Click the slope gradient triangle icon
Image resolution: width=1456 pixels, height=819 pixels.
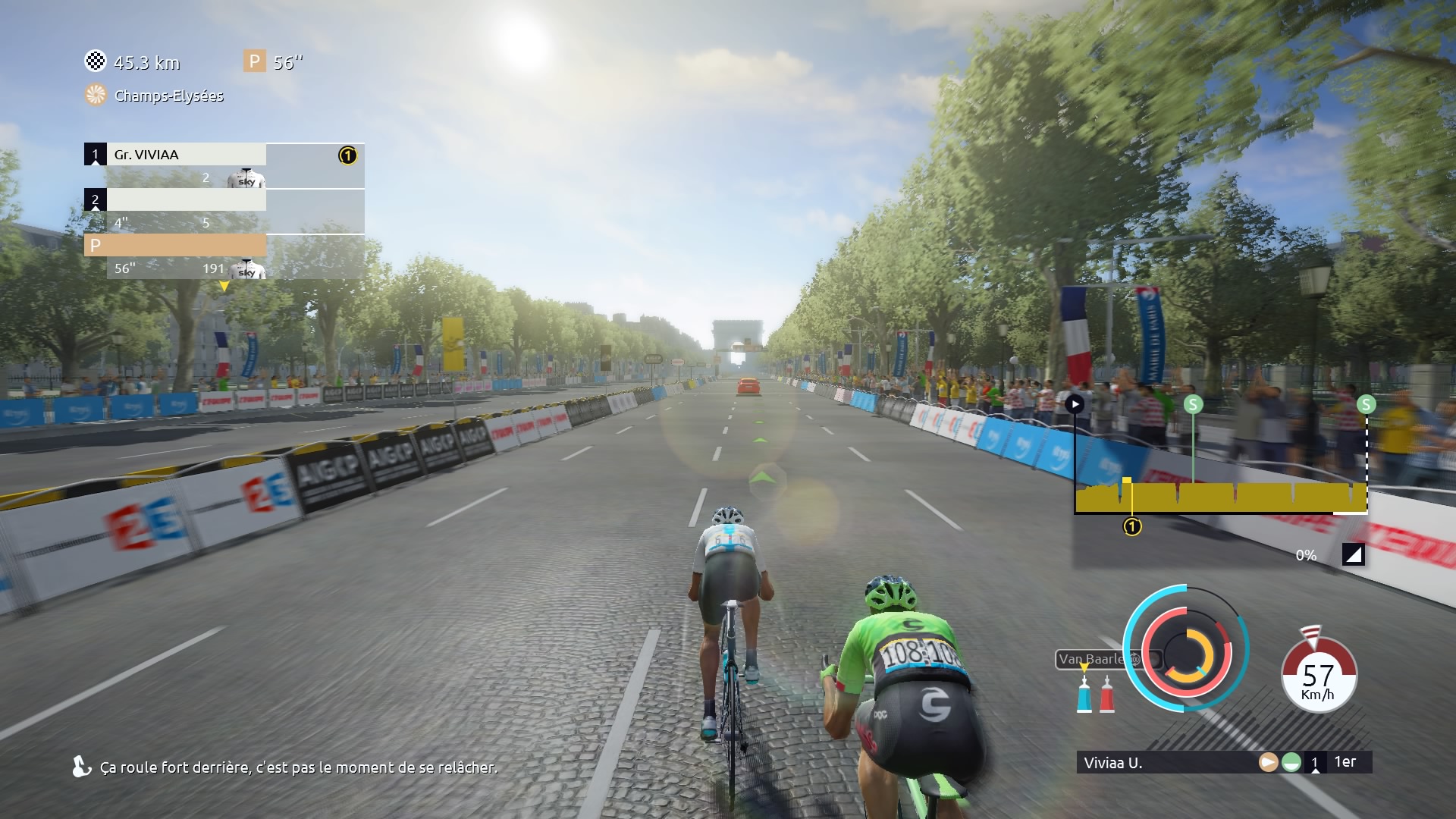tap(1353, 555)
